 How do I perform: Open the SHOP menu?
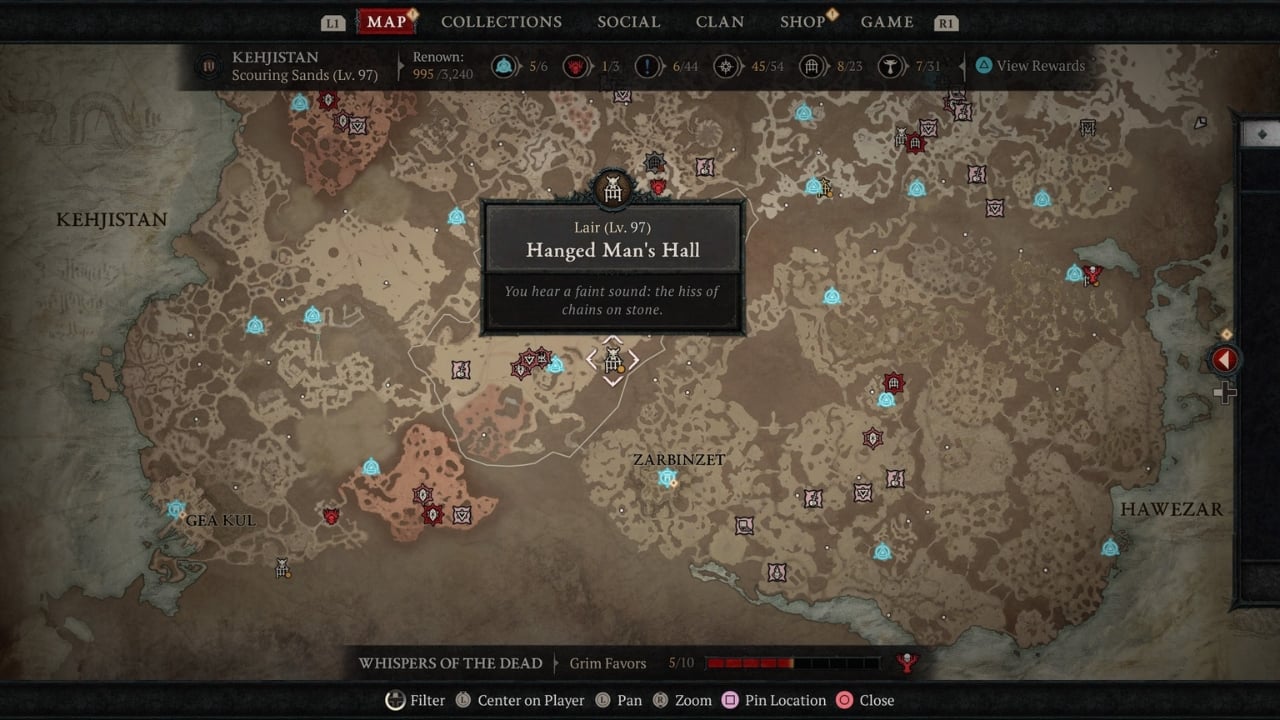(800, 21)
